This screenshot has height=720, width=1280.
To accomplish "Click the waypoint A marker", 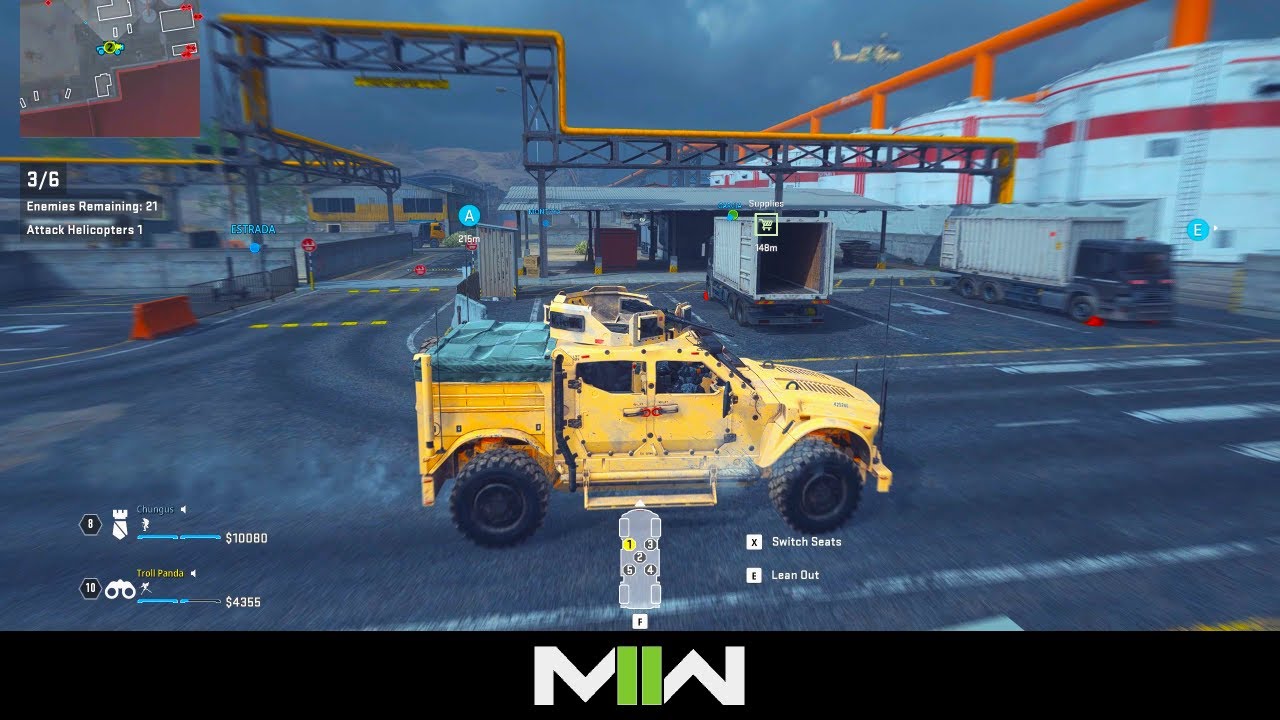I will pyautogui.click(x=467, y=214).
